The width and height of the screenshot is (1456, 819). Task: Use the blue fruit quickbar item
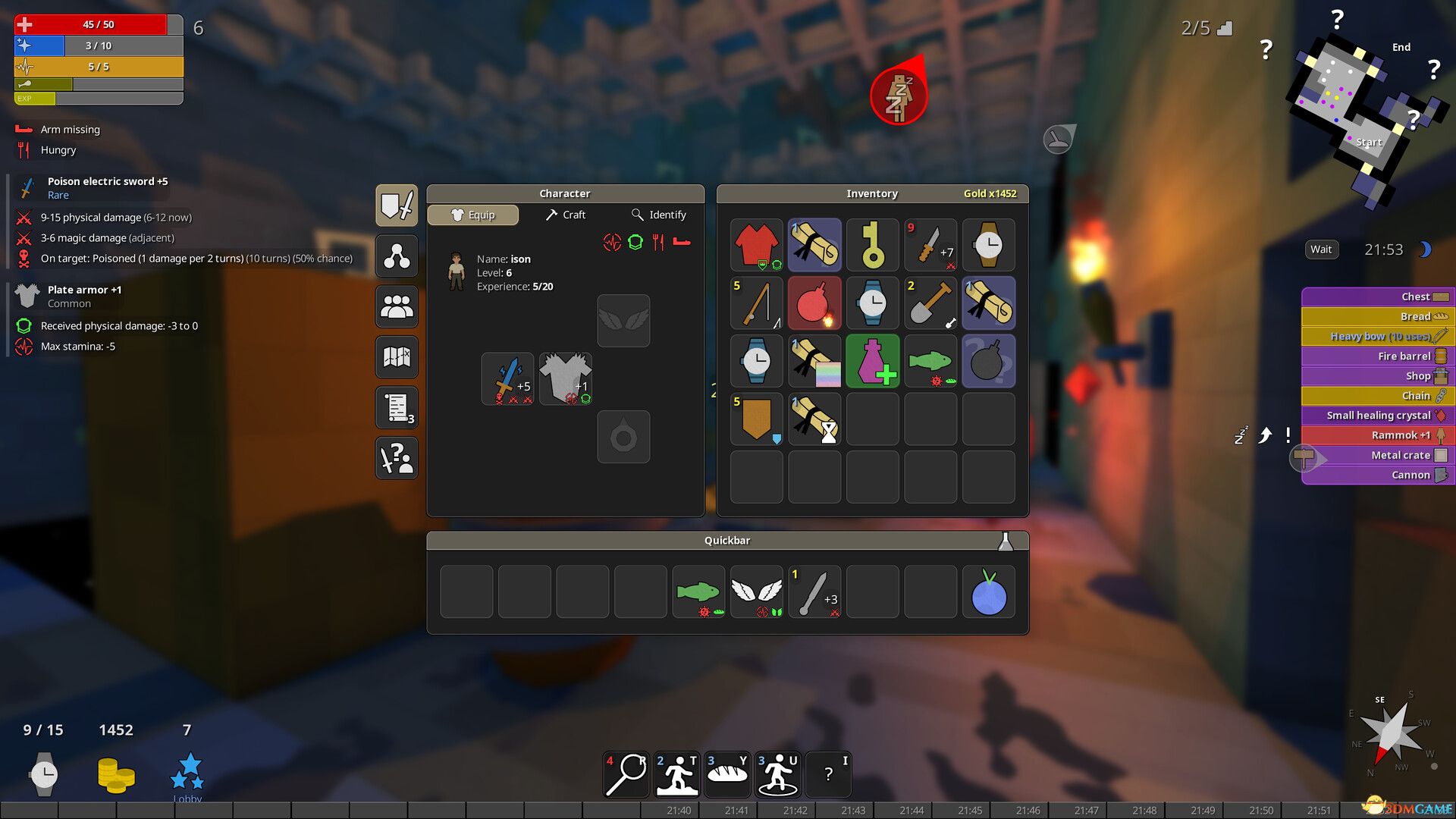point(988,592)
